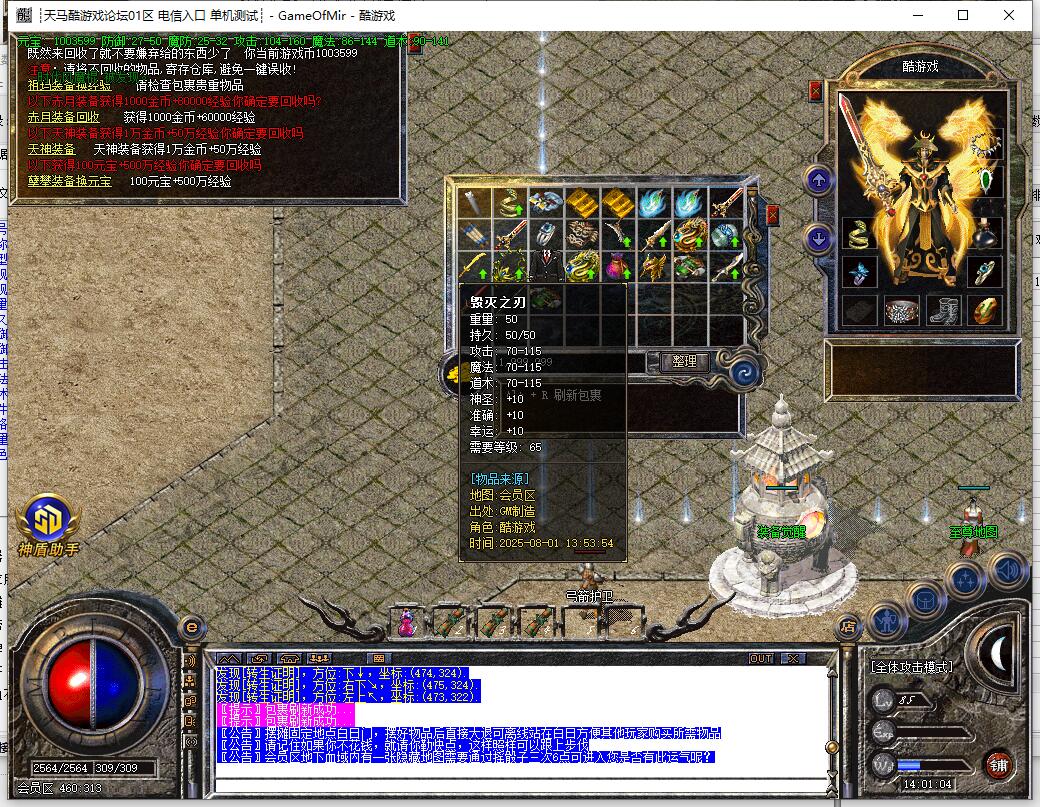
Task: Select the white ring with blue gem
Action: pyautogui.click(x=546, y=235)
